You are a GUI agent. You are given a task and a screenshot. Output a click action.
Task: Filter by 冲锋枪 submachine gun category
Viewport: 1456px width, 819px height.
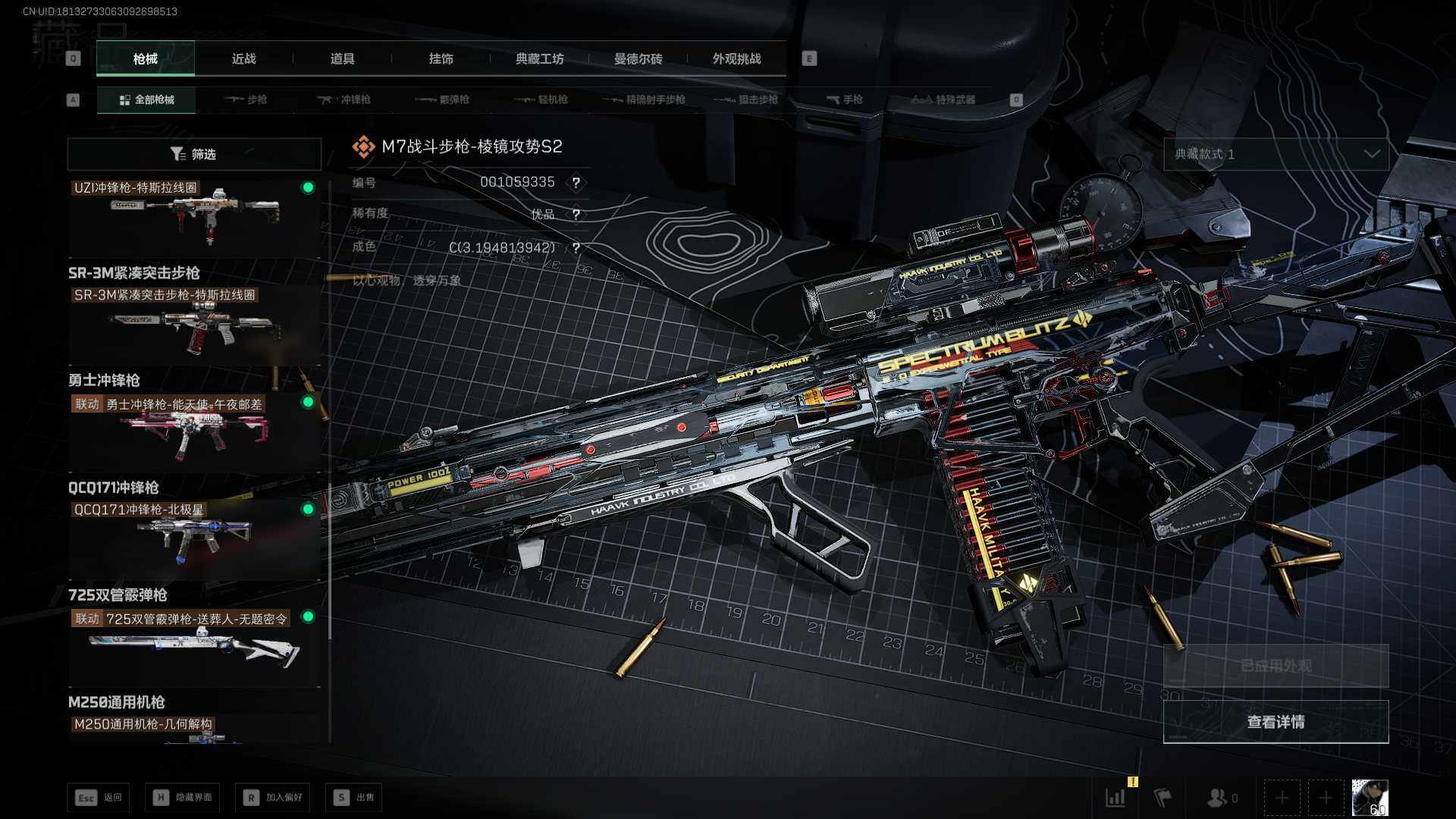click(345, 100)
